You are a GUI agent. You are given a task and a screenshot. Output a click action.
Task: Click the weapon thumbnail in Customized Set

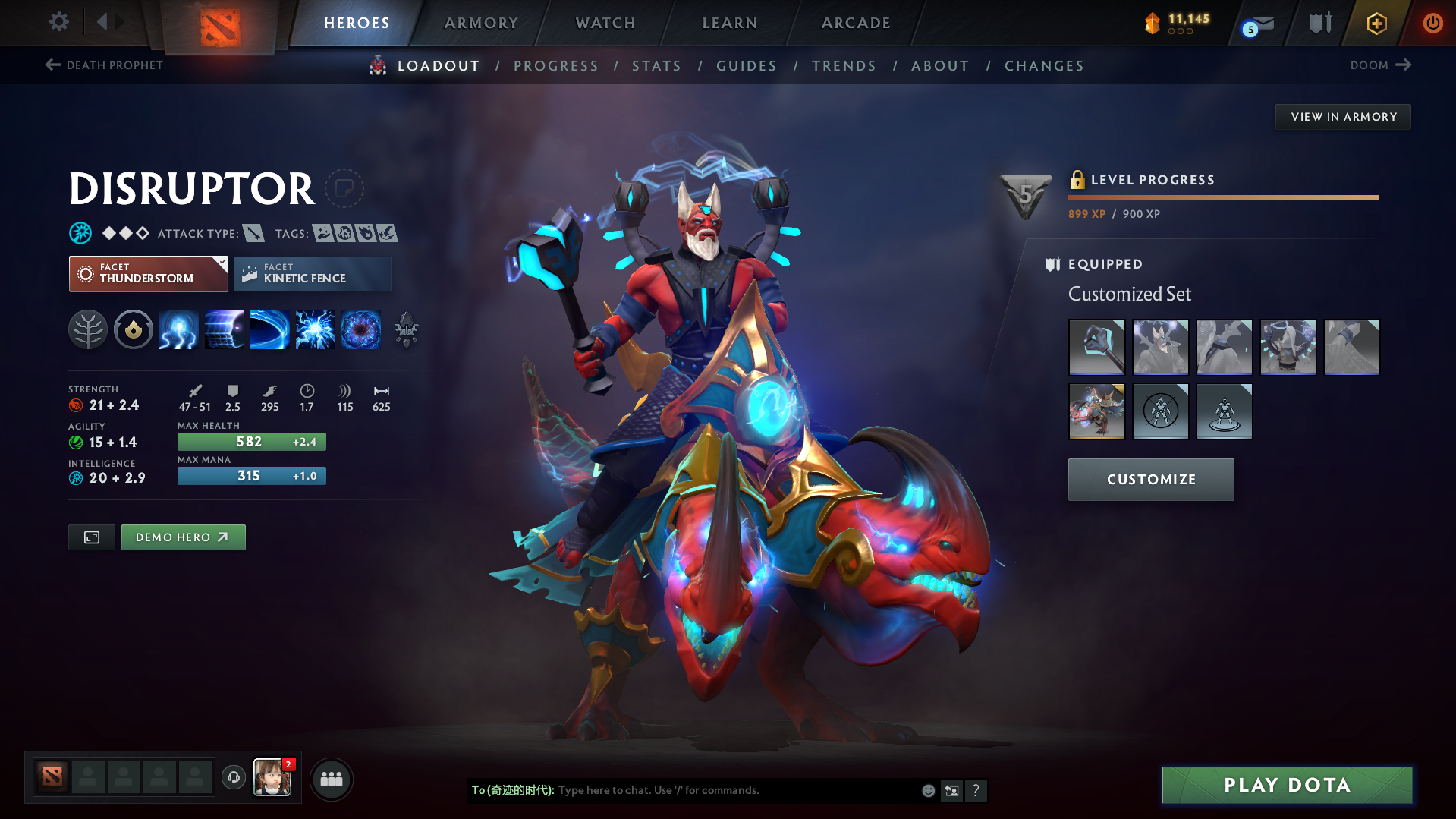[1096, 347]
